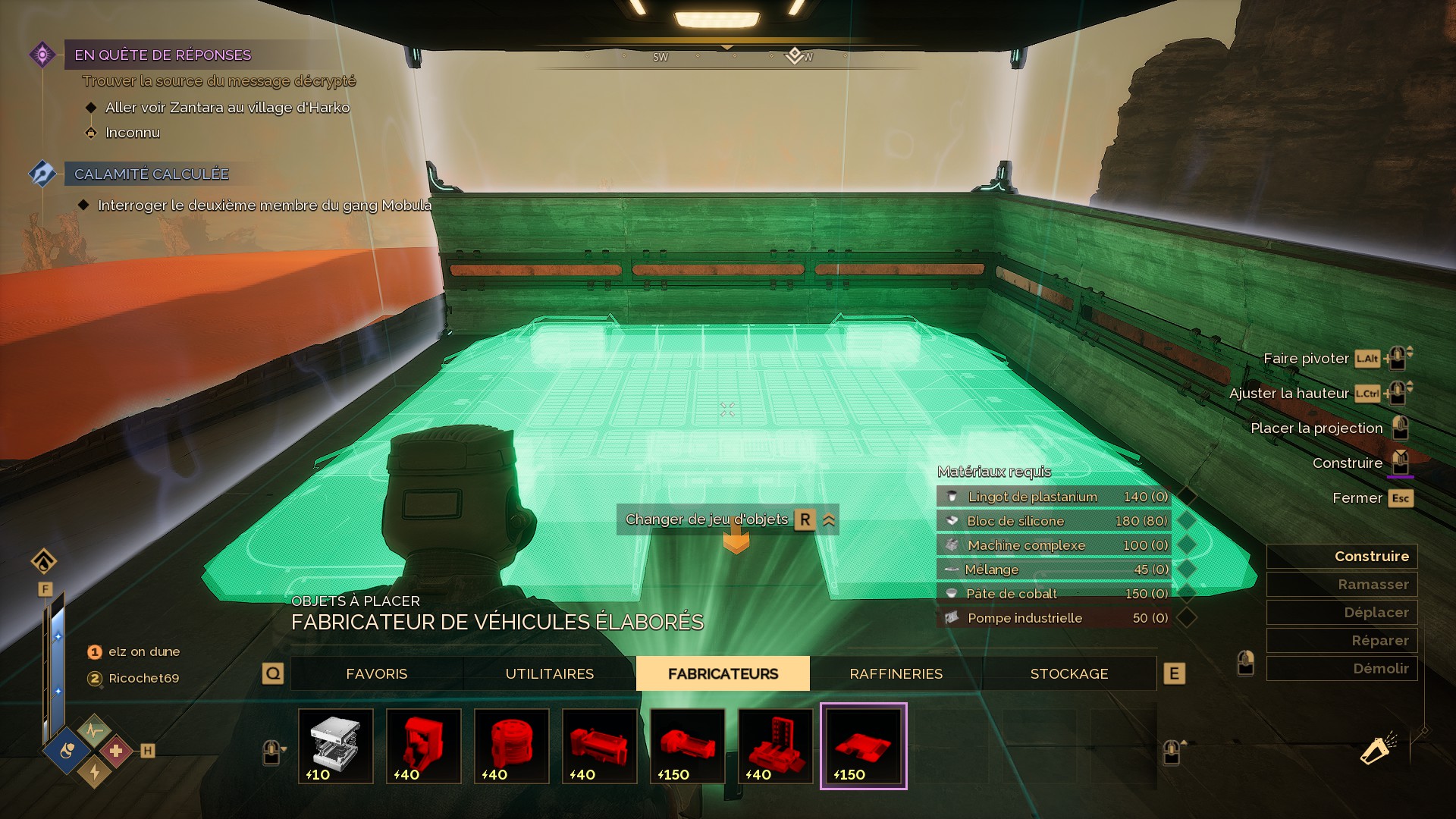Choose the Construire build mode
Screen dimensions: 1456x819
point(1341,556)
